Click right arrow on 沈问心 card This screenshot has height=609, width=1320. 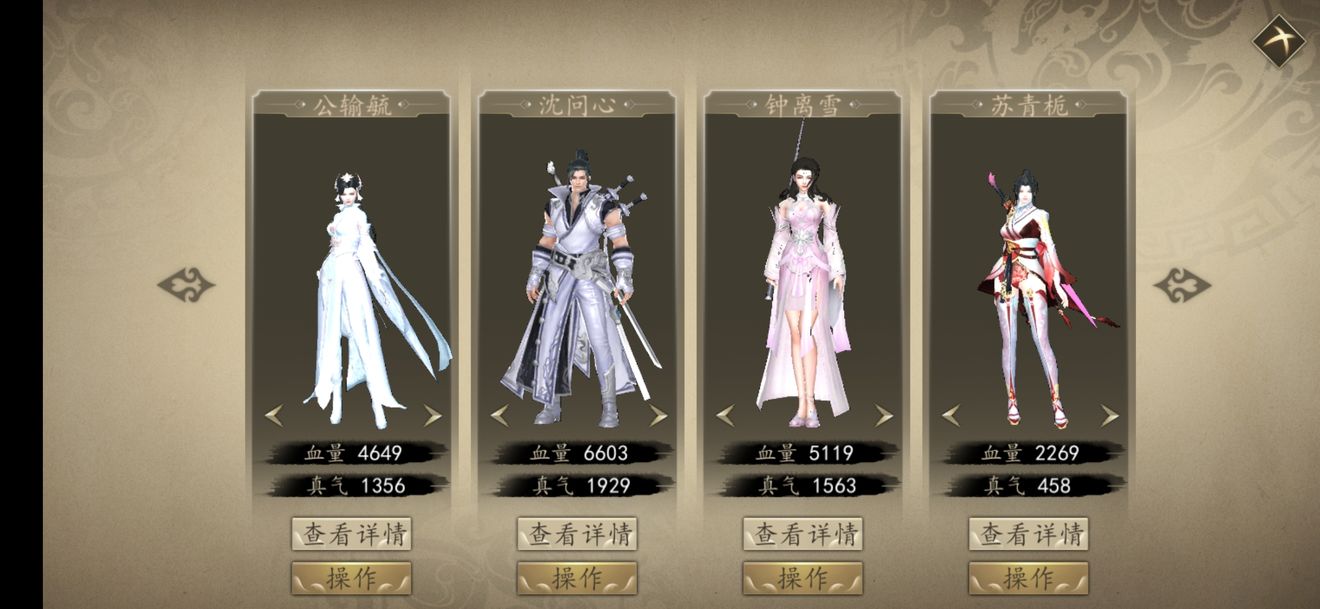coord(658,415)
